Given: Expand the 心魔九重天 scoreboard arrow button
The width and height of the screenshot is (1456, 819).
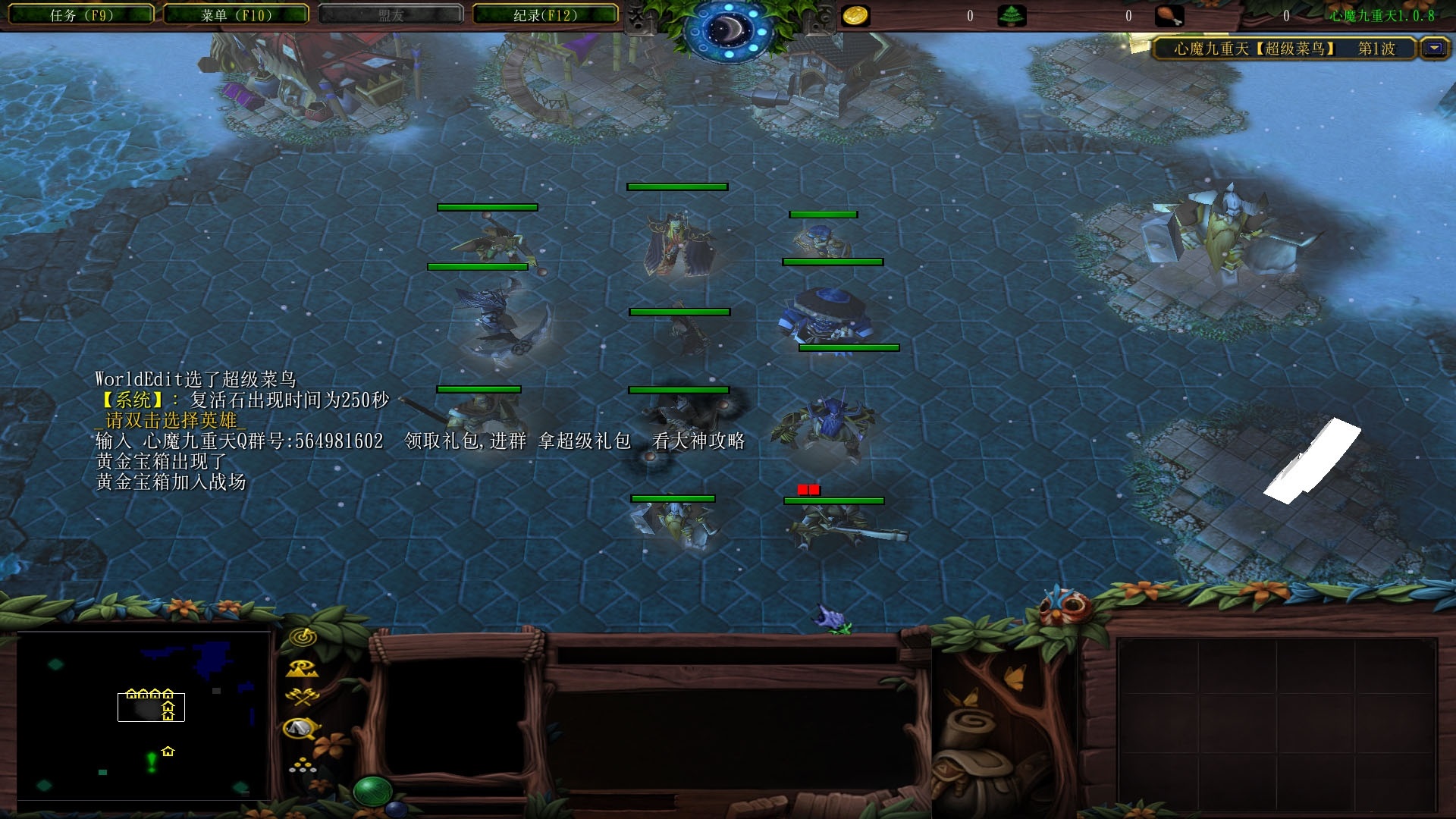Looking at the screenshot, I should pos(1433,49).
